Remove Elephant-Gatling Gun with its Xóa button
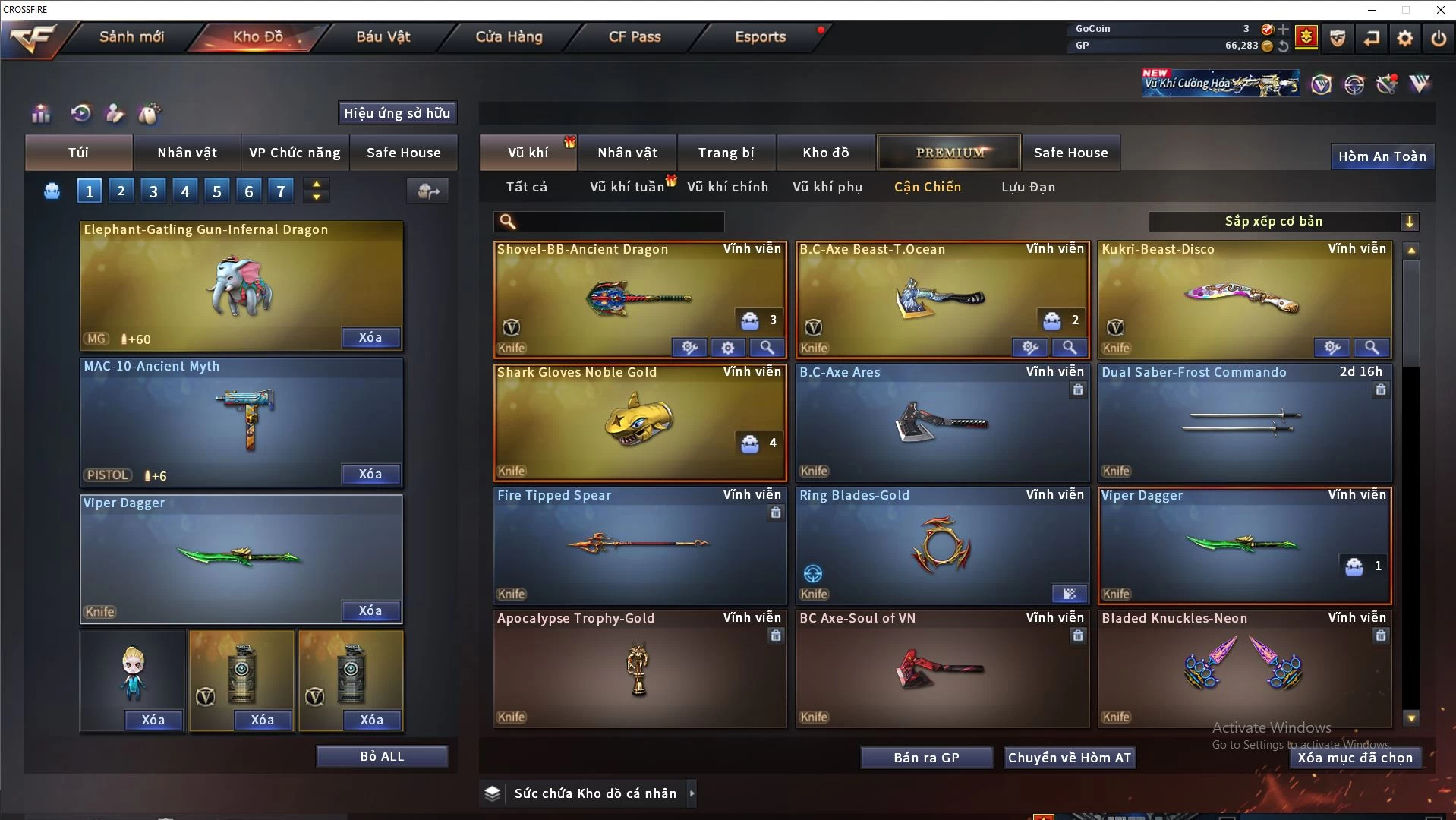Viewport: 1456px width, 820px height. (x=370, y=338)
